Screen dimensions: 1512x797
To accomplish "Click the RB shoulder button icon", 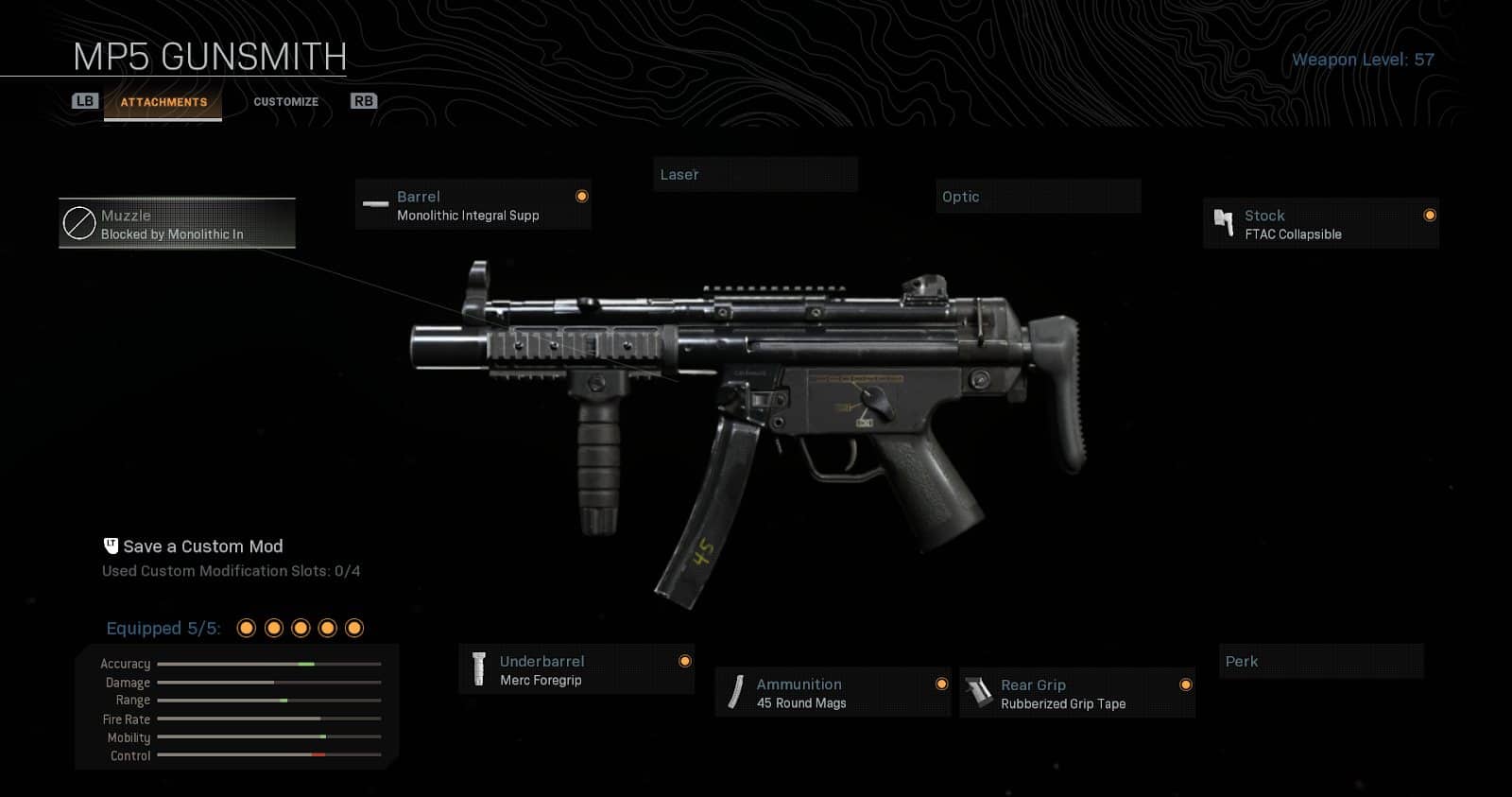I will 364,99.
